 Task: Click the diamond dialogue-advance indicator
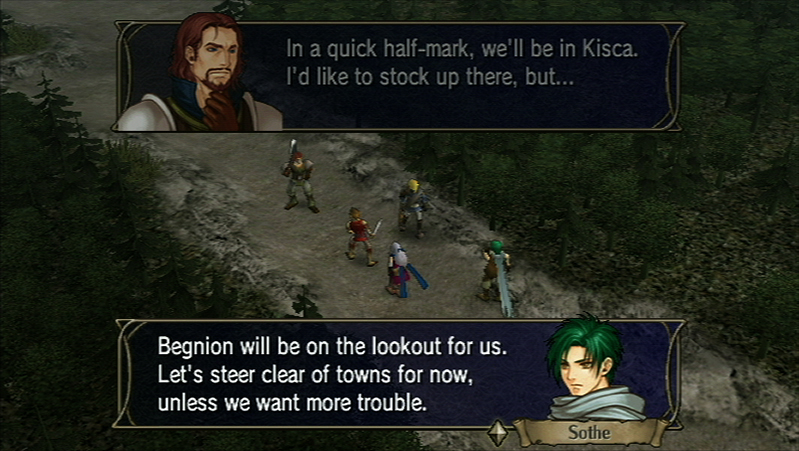click(497, 434)
